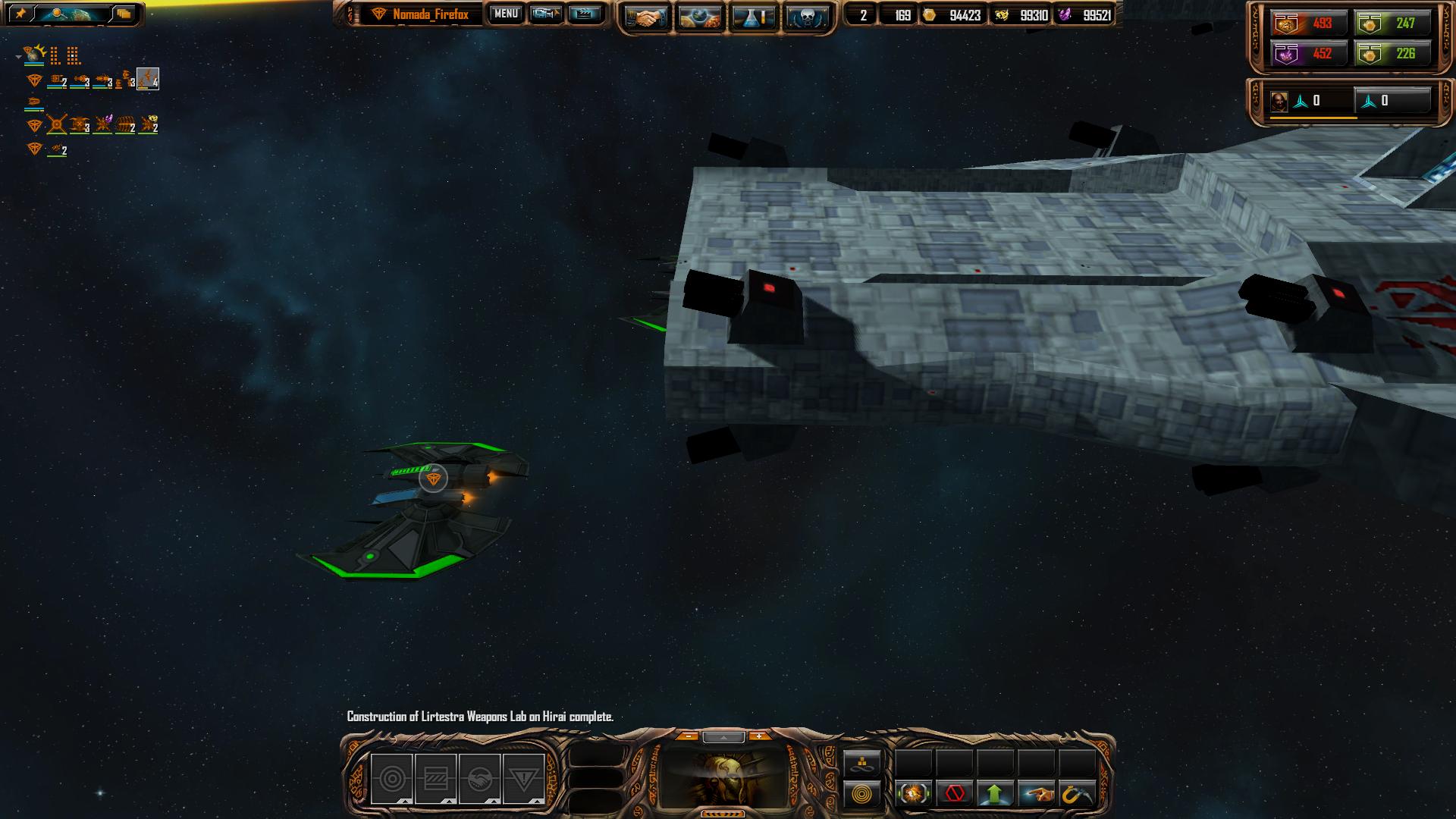
Task: Select the ship with faction marker
Action: 433,479
